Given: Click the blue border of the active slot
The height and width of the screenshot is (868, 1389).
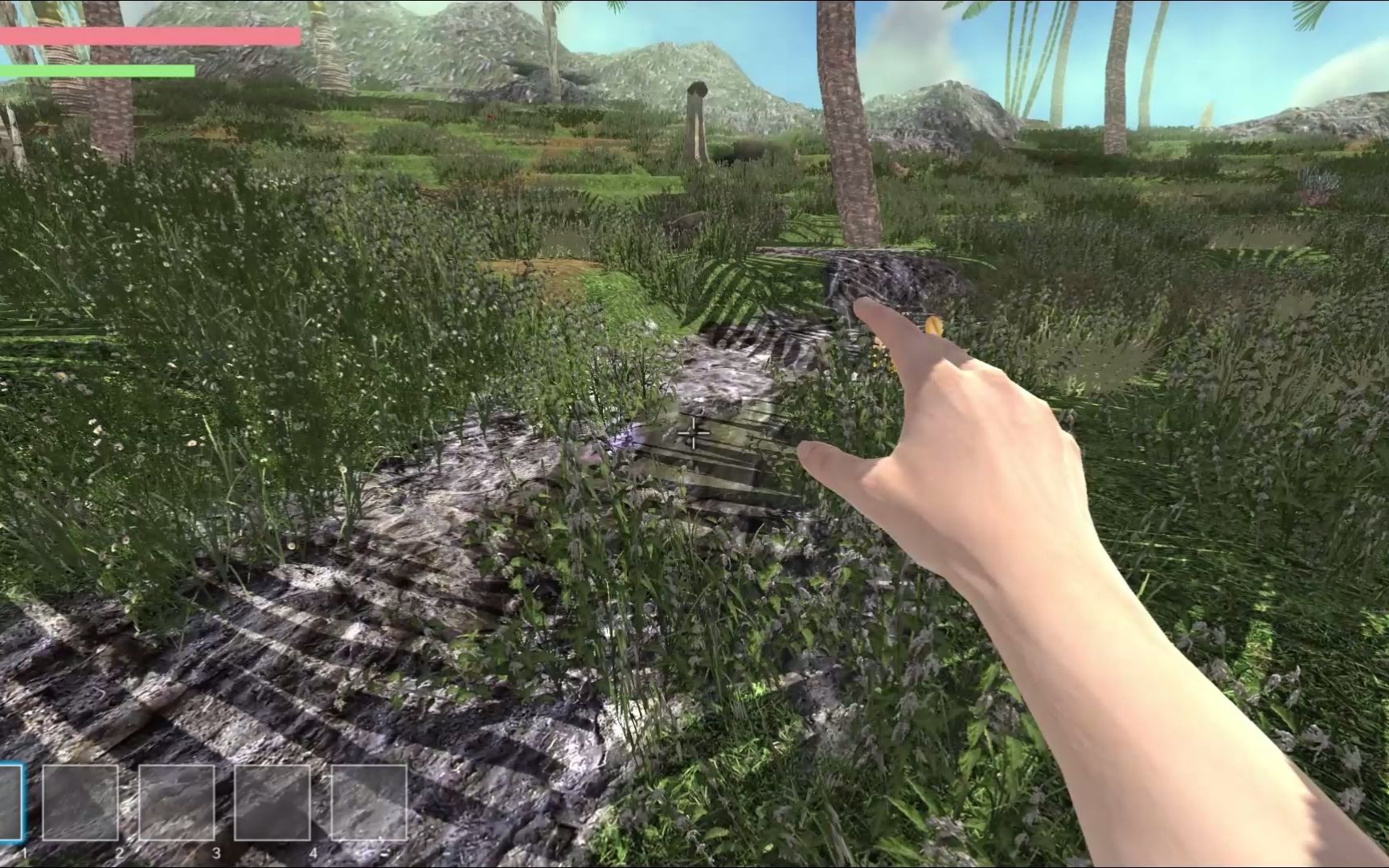Looking at the screenshot, I should [x=26, y=800].
